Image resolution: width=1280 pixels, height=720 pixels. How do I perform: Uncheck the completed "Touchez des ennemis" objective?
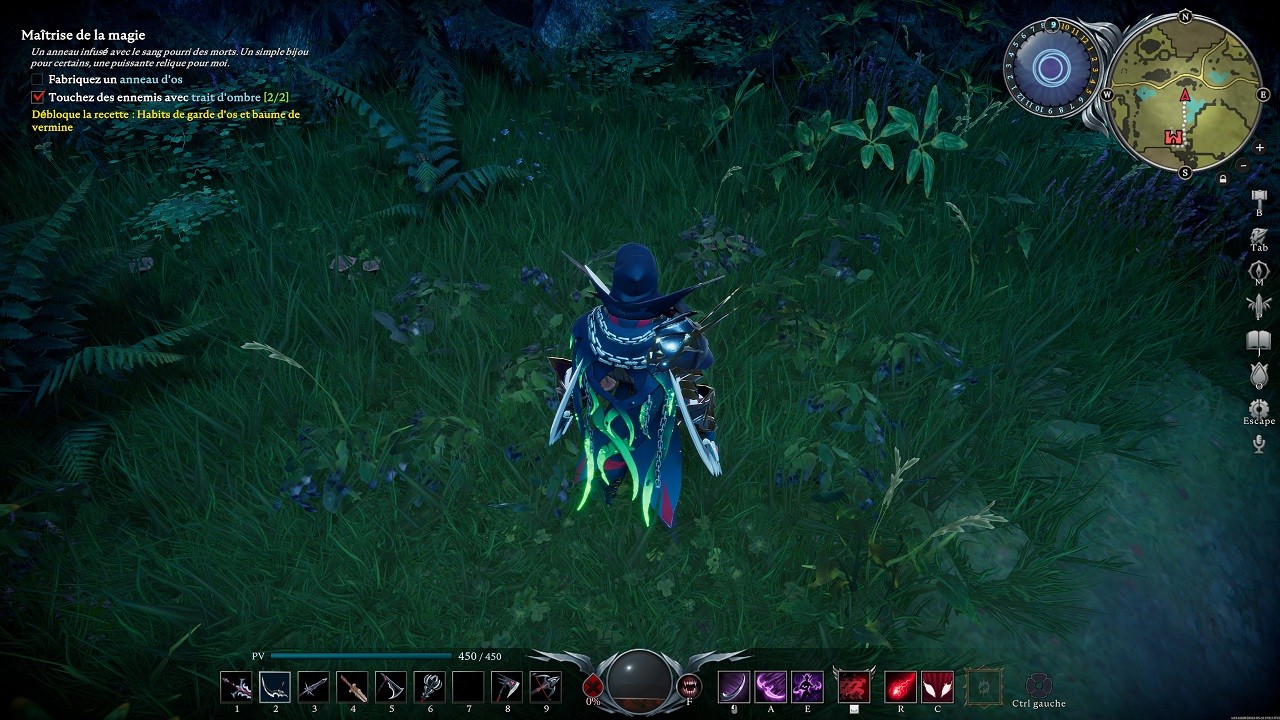37,96
